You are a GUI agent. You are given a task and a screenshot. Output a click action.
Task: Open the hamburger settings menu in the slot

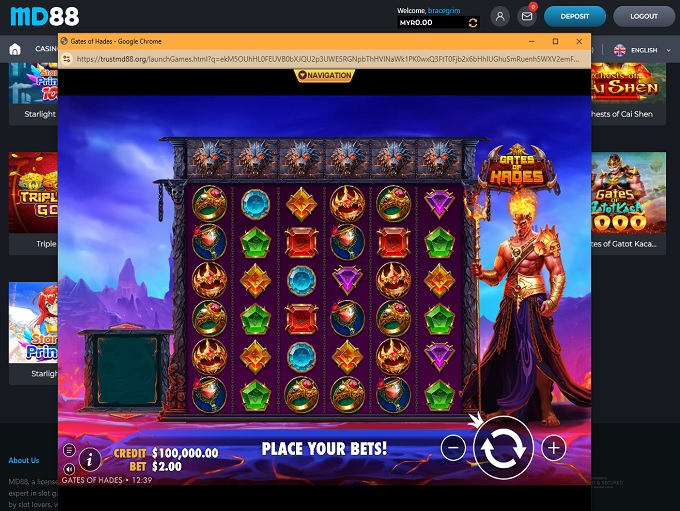(x=69, y=450)
